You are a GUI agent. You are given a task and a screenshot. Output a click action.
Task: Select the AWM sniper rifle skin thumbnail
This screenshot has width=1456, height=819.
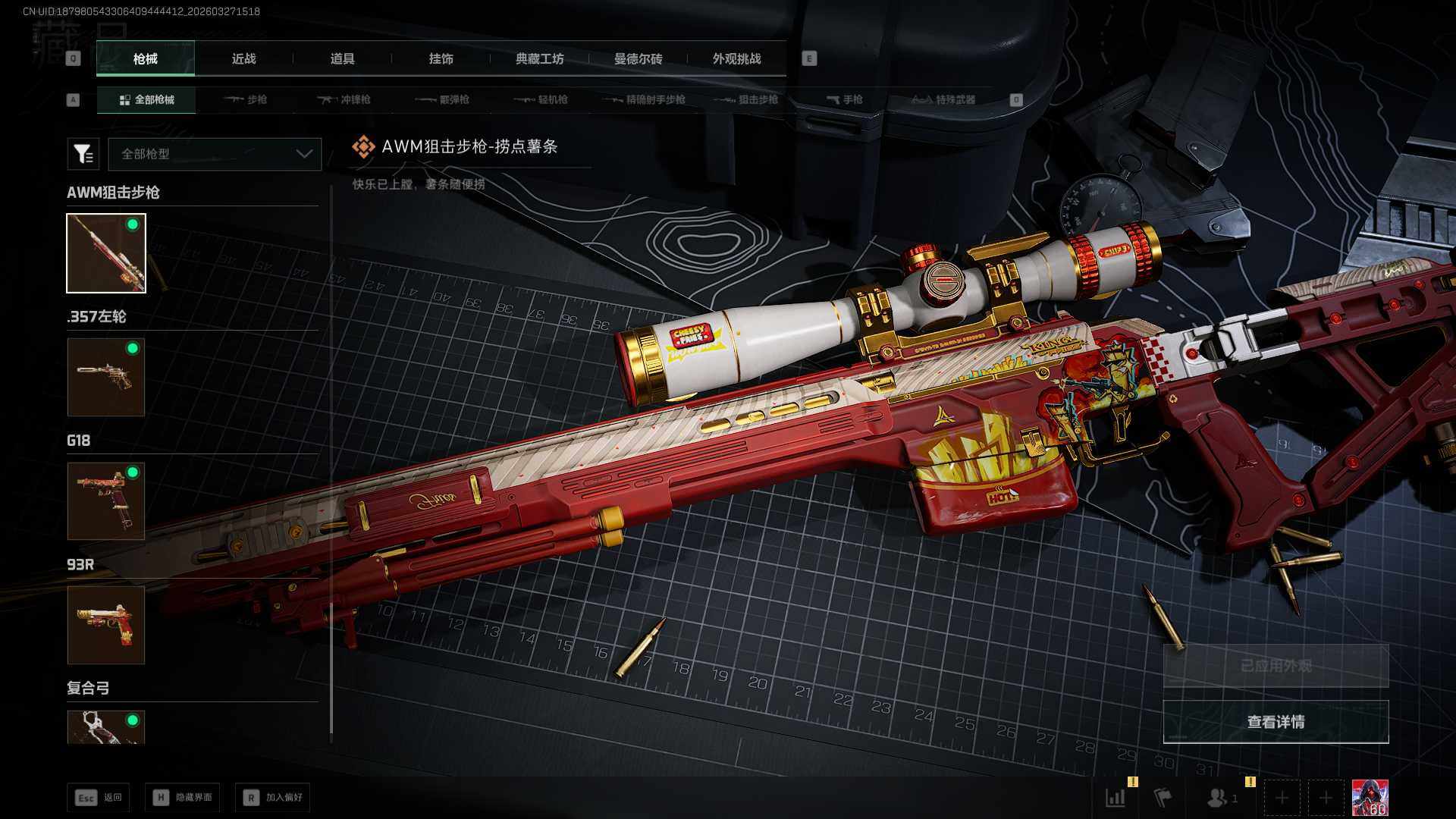point(106,253)
